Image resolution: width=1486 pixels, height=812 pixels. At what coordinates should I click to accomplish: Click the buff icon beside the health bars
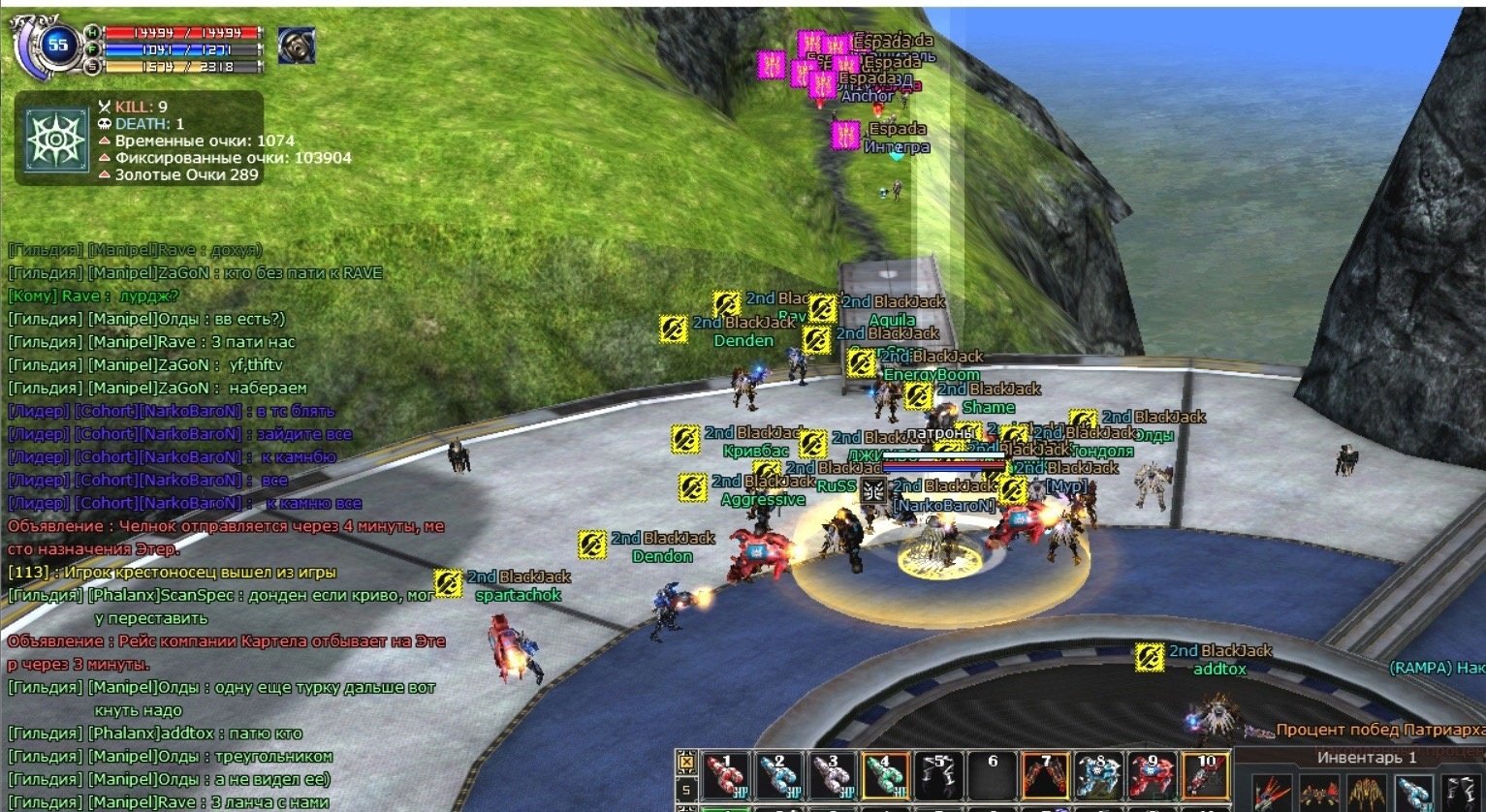point(296,46)
